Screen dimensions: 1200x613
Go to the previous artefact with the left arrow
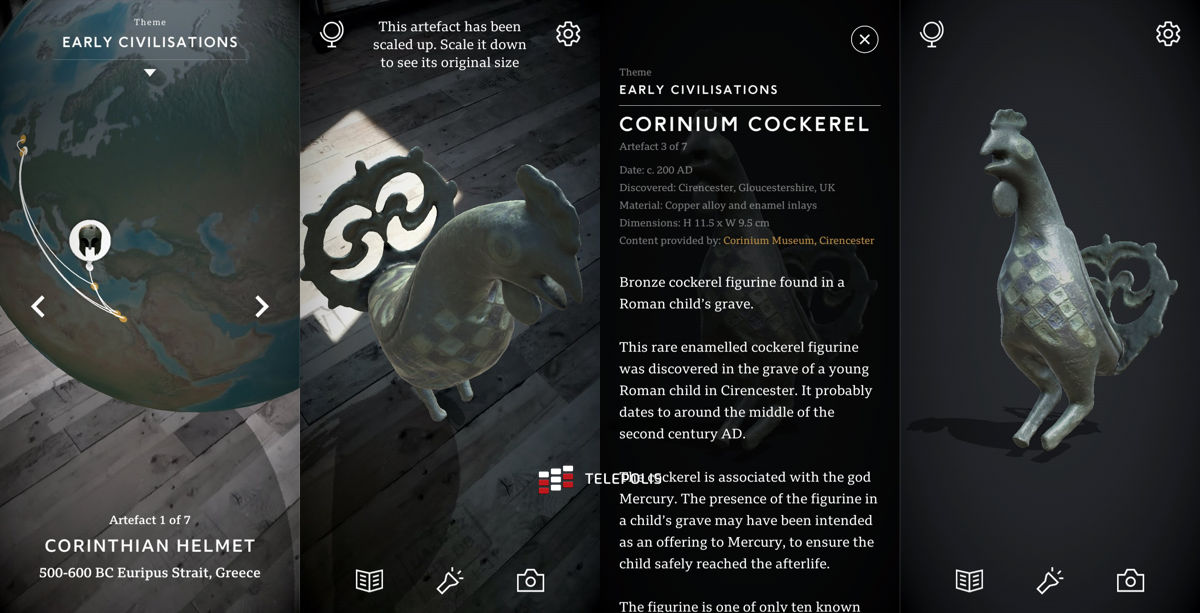(38, 306)
